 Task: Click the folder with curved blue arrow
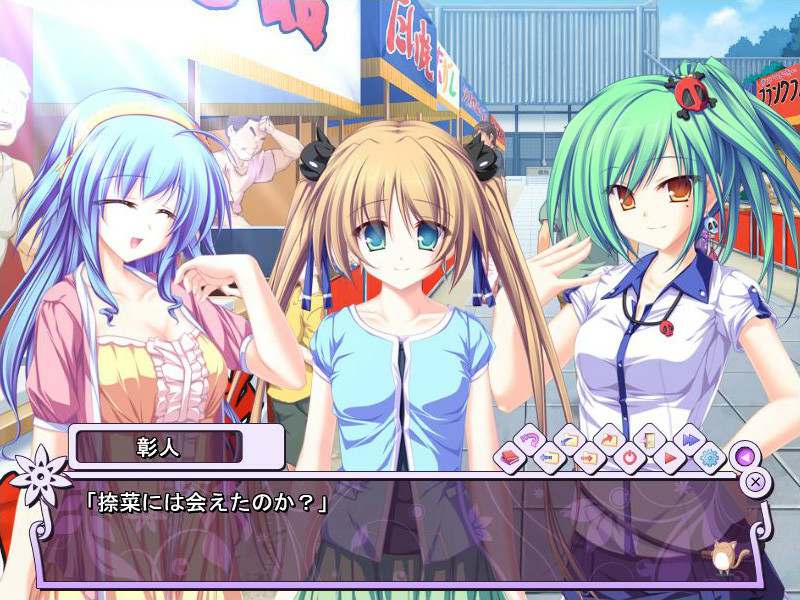[x=568, y=439]
